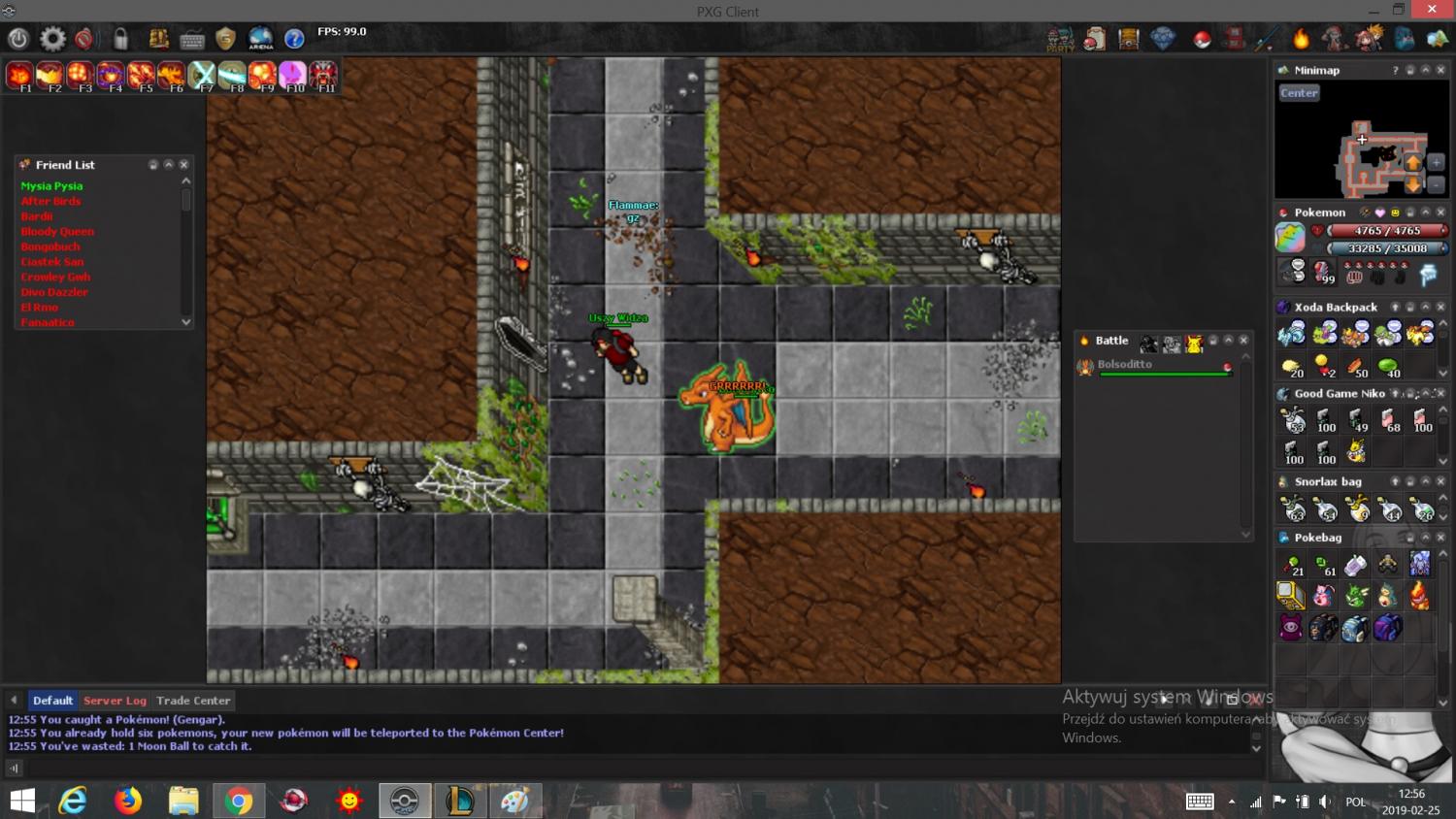
Task: Click the minimap Center button
Action: pyautogui.click(x=1299, y=93)
